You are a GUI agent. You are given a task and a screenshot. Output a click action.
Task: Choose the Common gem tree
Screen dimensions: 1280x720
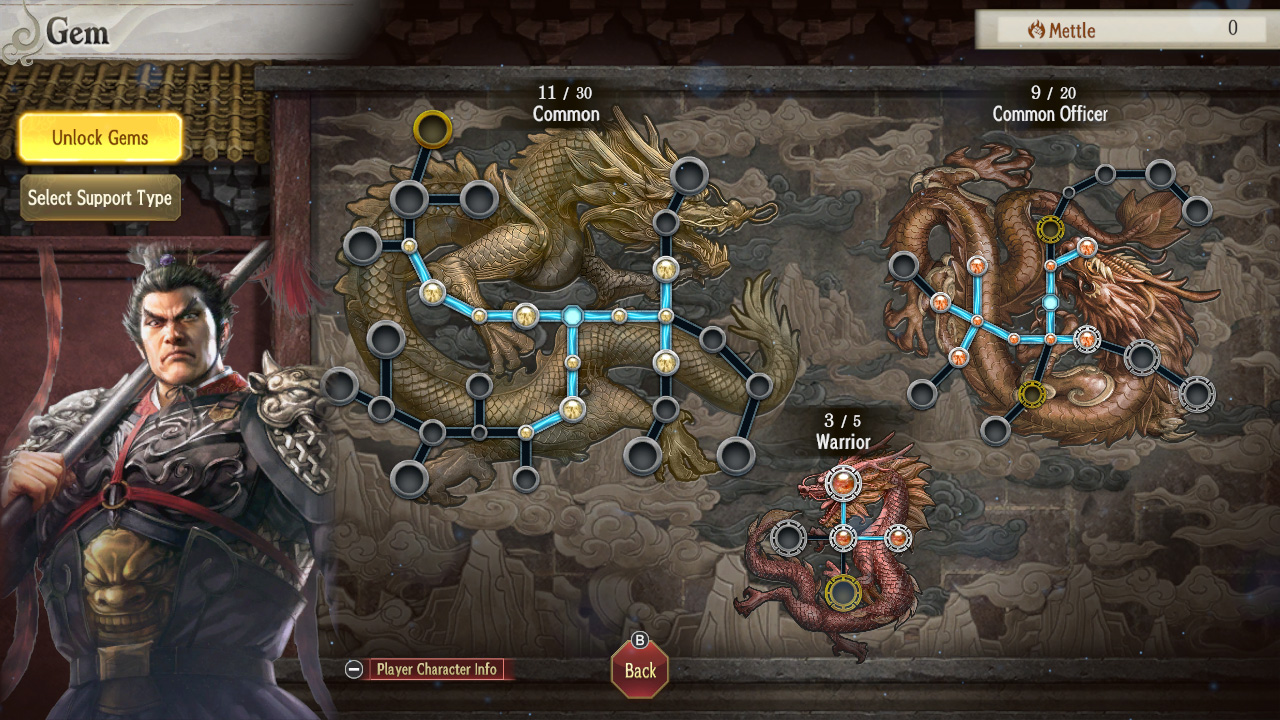[566, 114]
